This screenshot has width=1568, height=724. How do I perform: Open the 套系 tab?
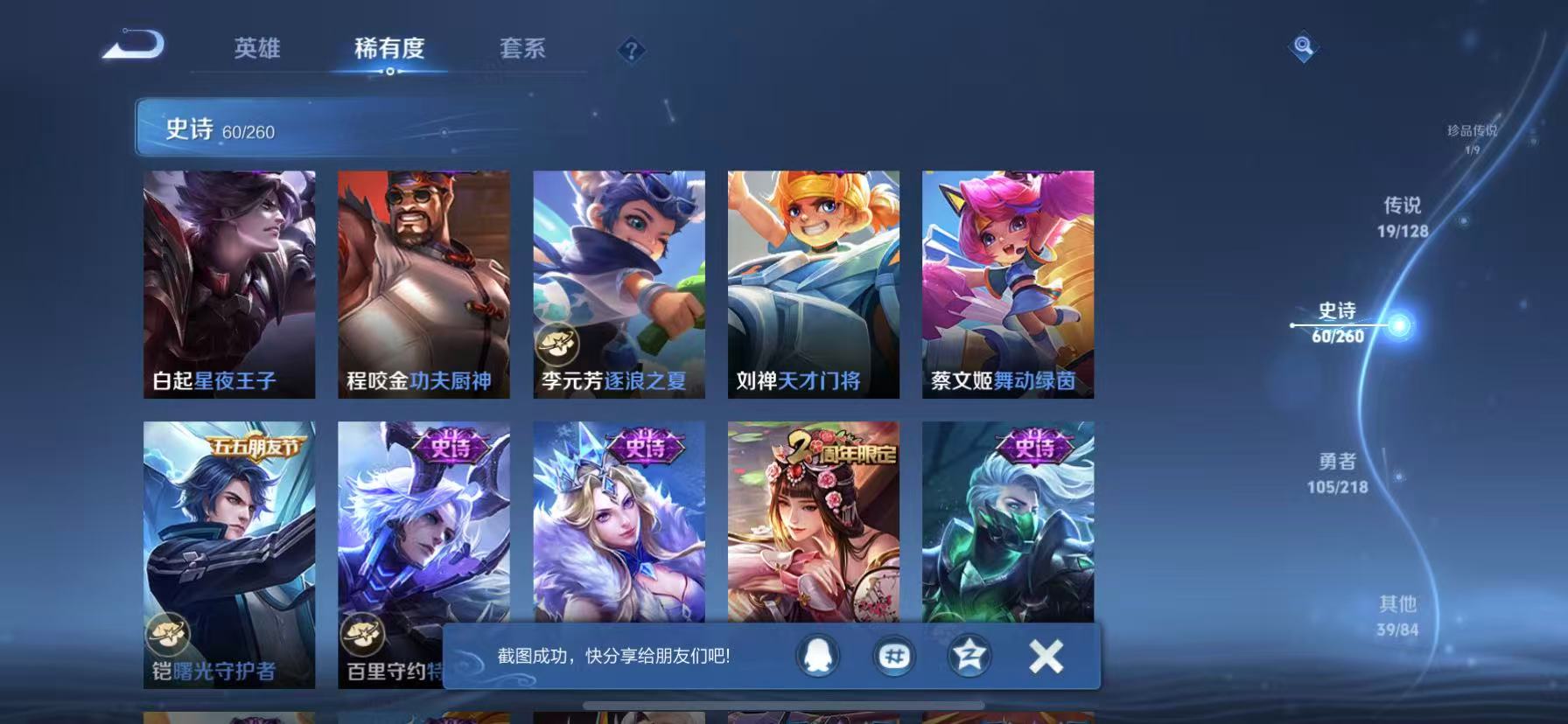tap(521, 50)
